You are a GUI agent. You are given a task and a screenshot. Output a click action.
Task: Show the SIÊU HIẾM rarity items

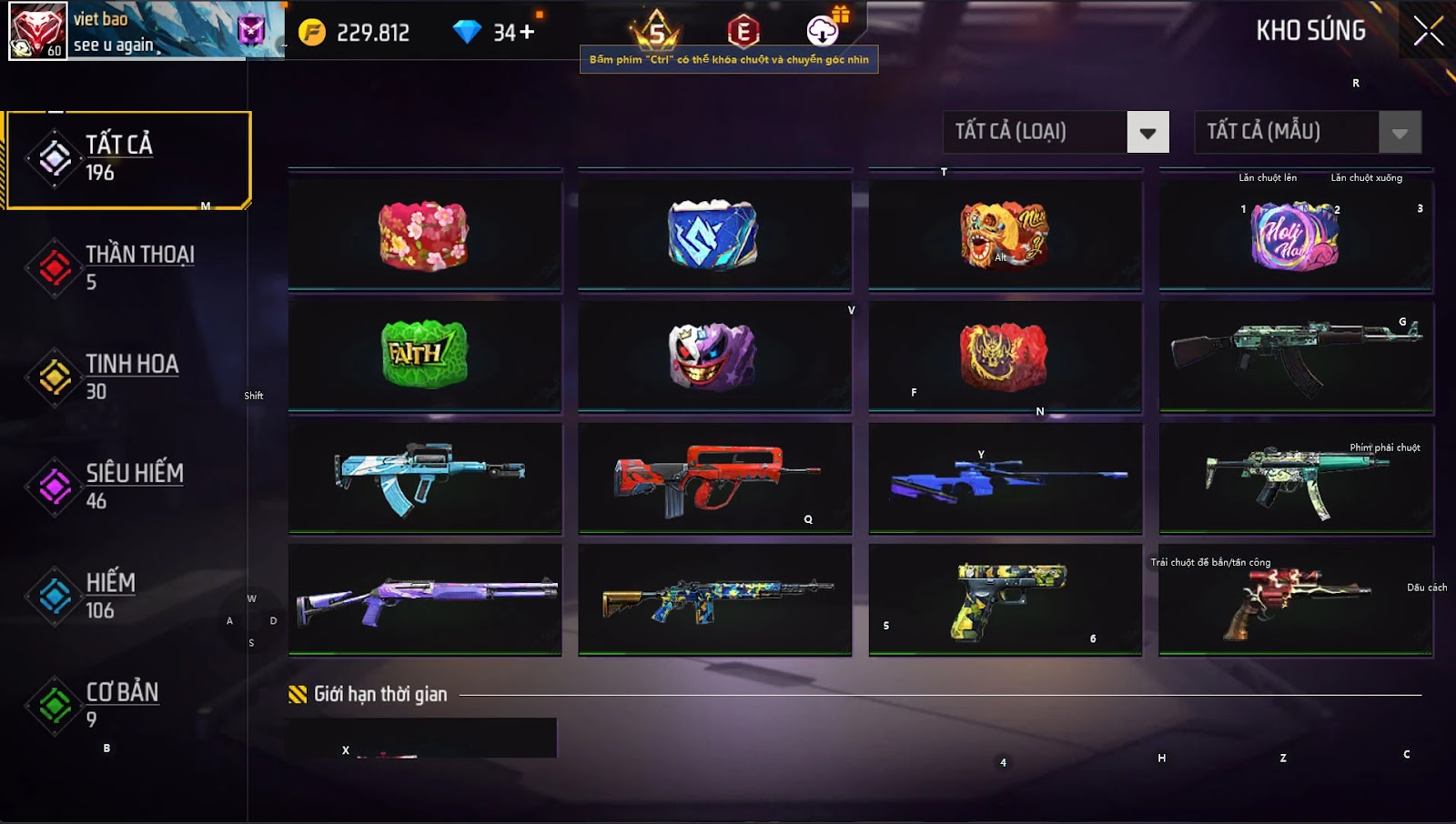[127, 486]
